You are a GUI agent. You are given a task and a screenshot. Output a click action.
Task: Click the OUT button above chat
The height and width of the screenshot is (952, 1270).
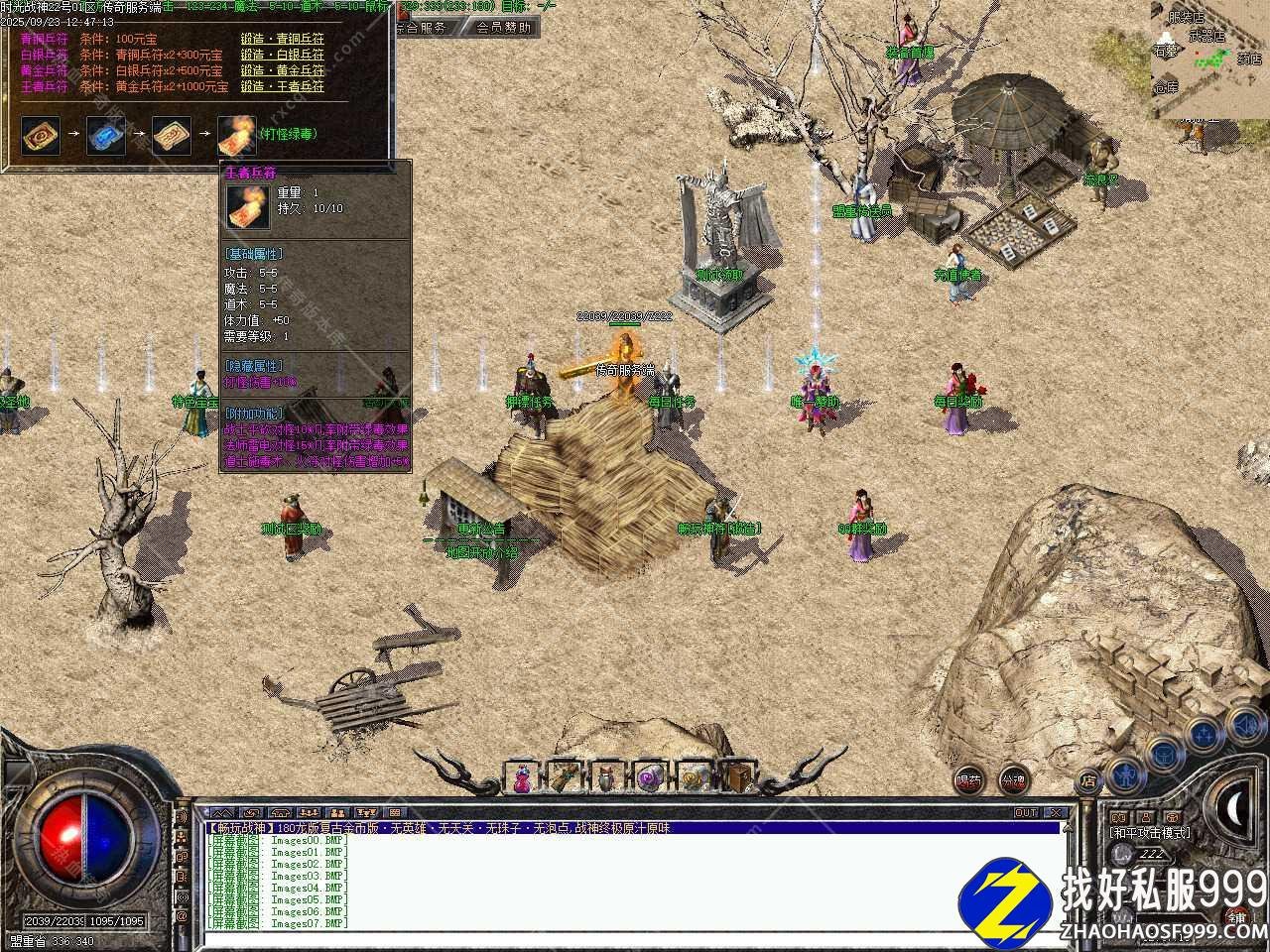[1026, 813]
